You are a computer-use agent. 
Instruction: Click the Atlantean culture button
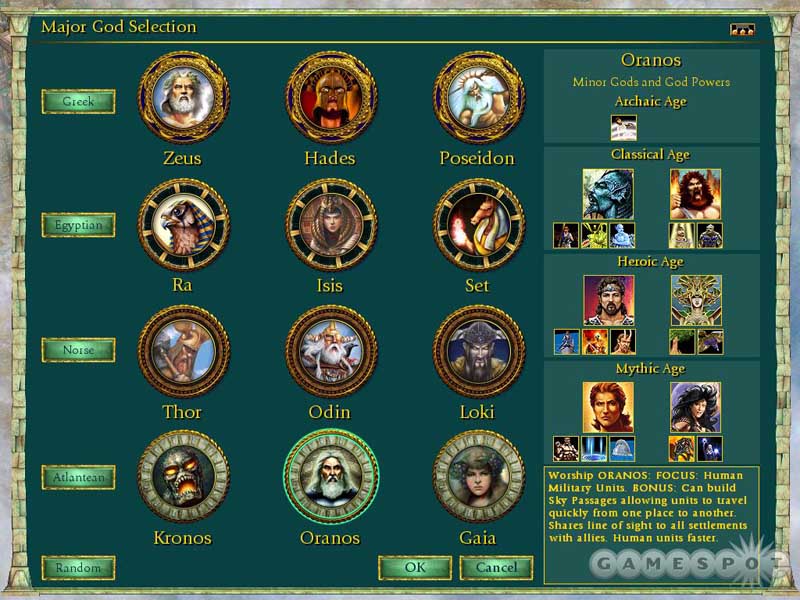[x=78, y=477]
